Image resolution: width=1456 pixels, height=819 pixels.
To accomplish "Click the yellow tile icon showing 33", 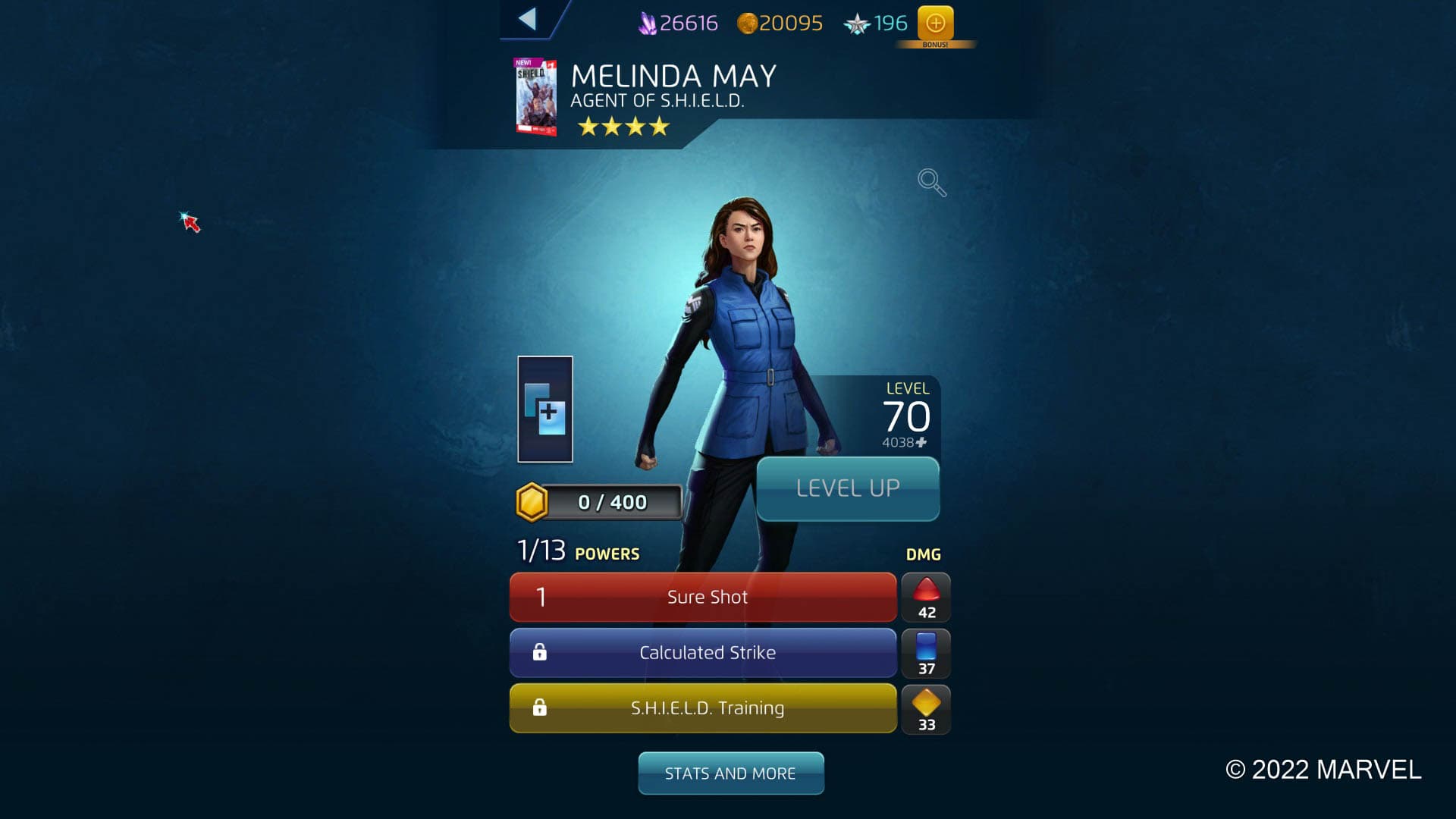I will pos(926,708).
